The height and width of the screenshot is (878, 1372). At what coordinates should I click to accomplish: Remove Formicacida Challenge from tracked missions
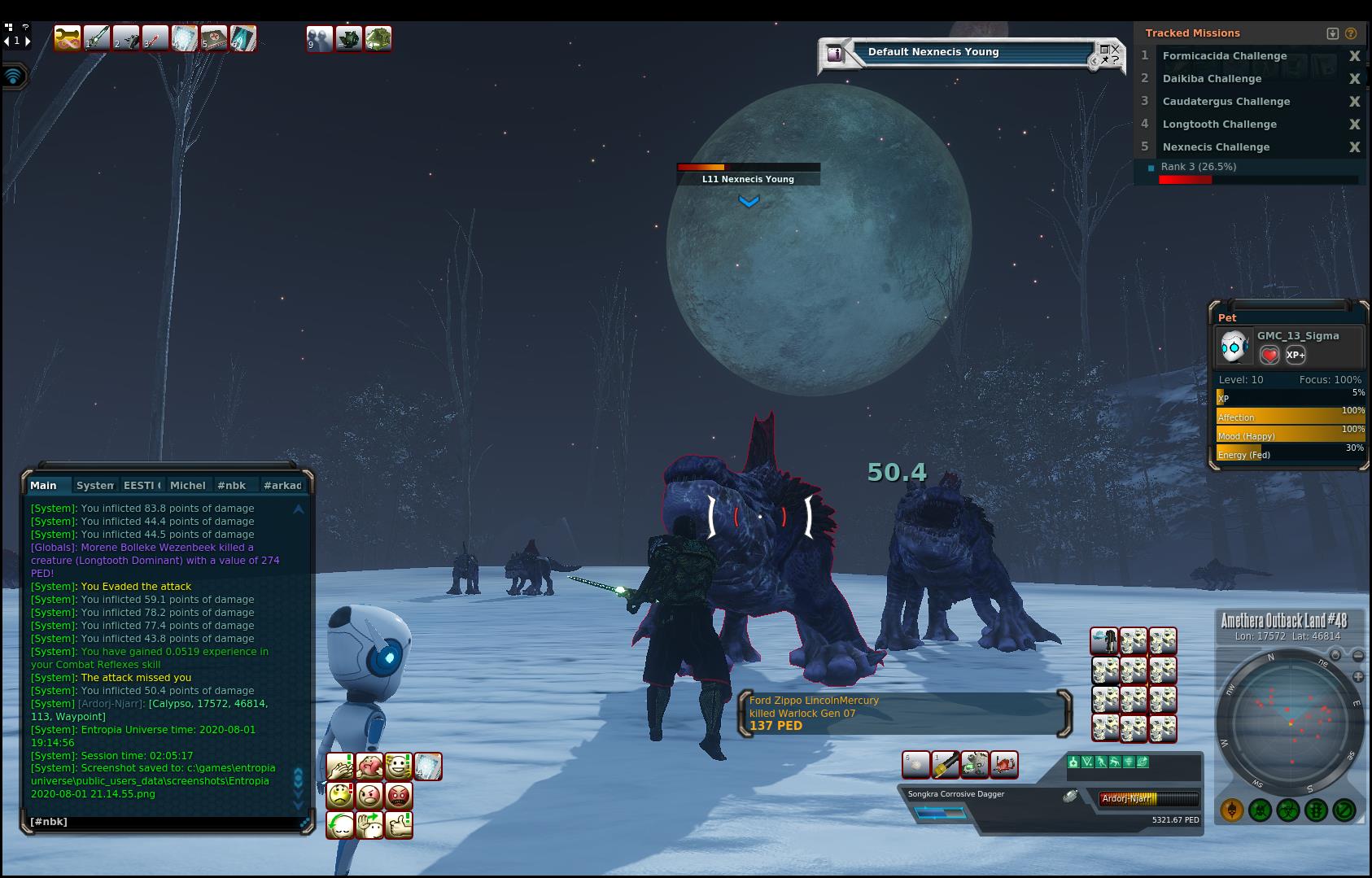pos(1354,56)
